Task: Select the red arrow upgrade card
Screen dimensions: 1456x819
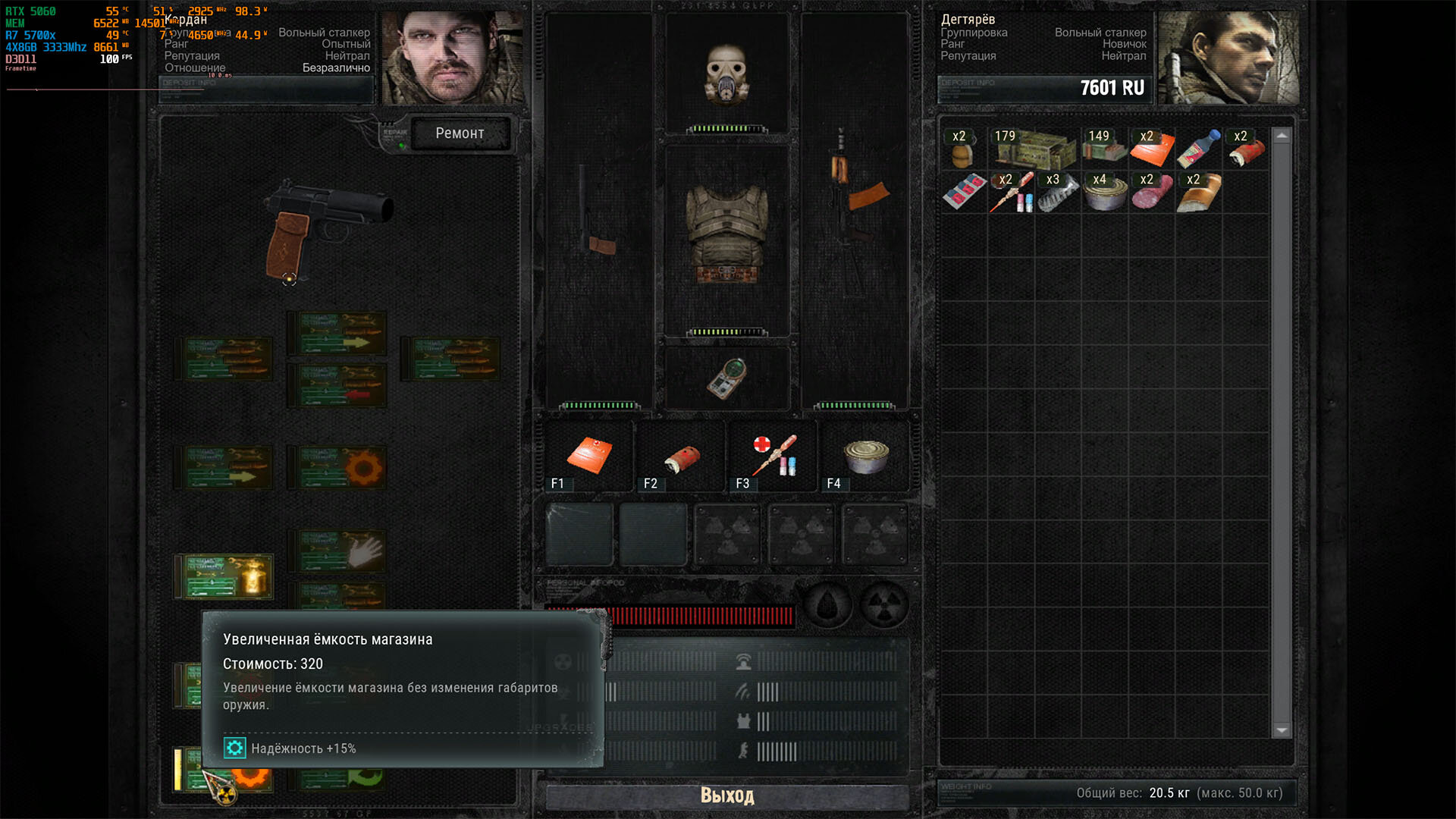Action: (x=338, y=385)
